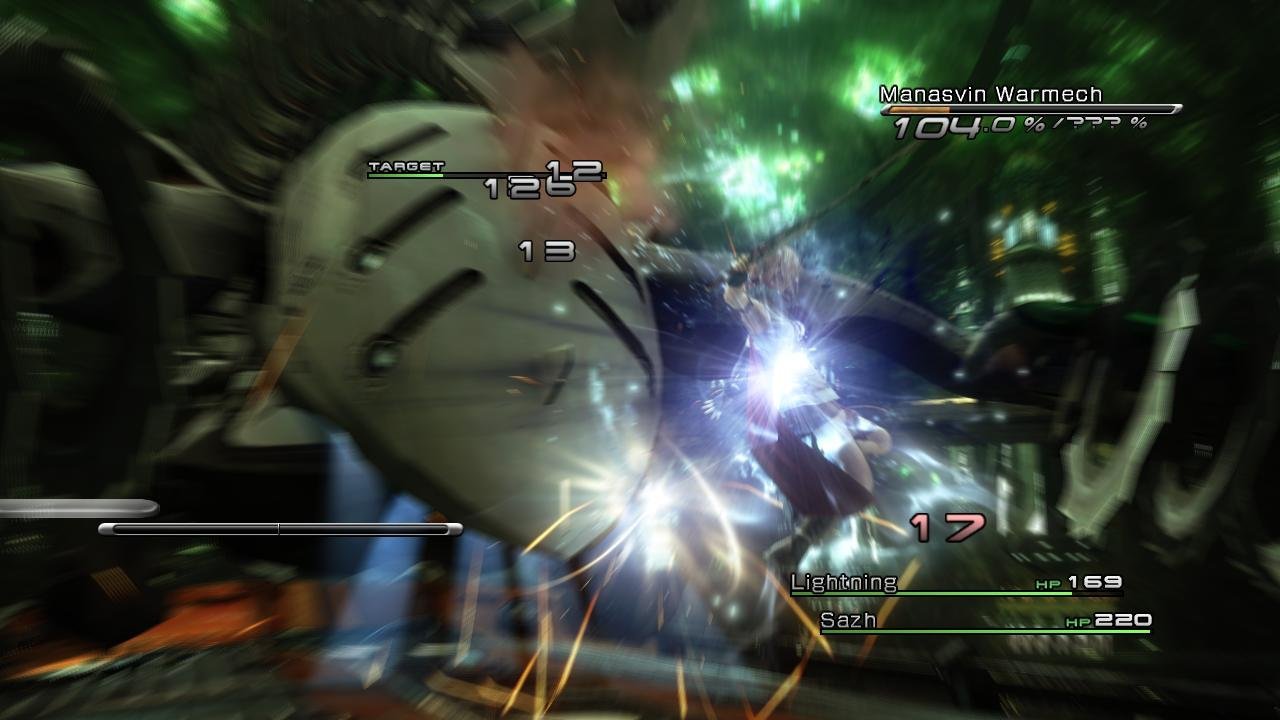Screen dimensions: 1280x720
Task: Select Lightning's party status row
Action: (x=955, y=584)
